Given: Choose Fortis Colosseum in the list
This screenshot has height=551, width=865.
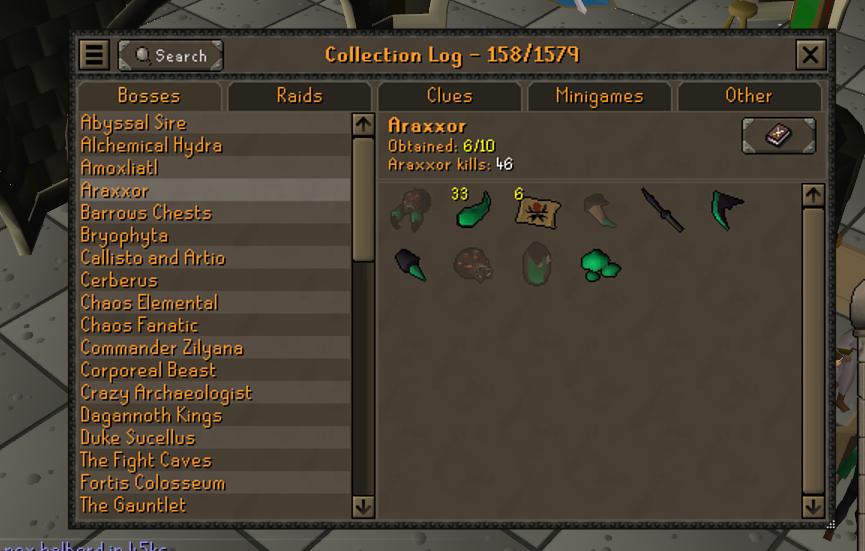Looking at the screenshot, I should click(x=152, y=483).
